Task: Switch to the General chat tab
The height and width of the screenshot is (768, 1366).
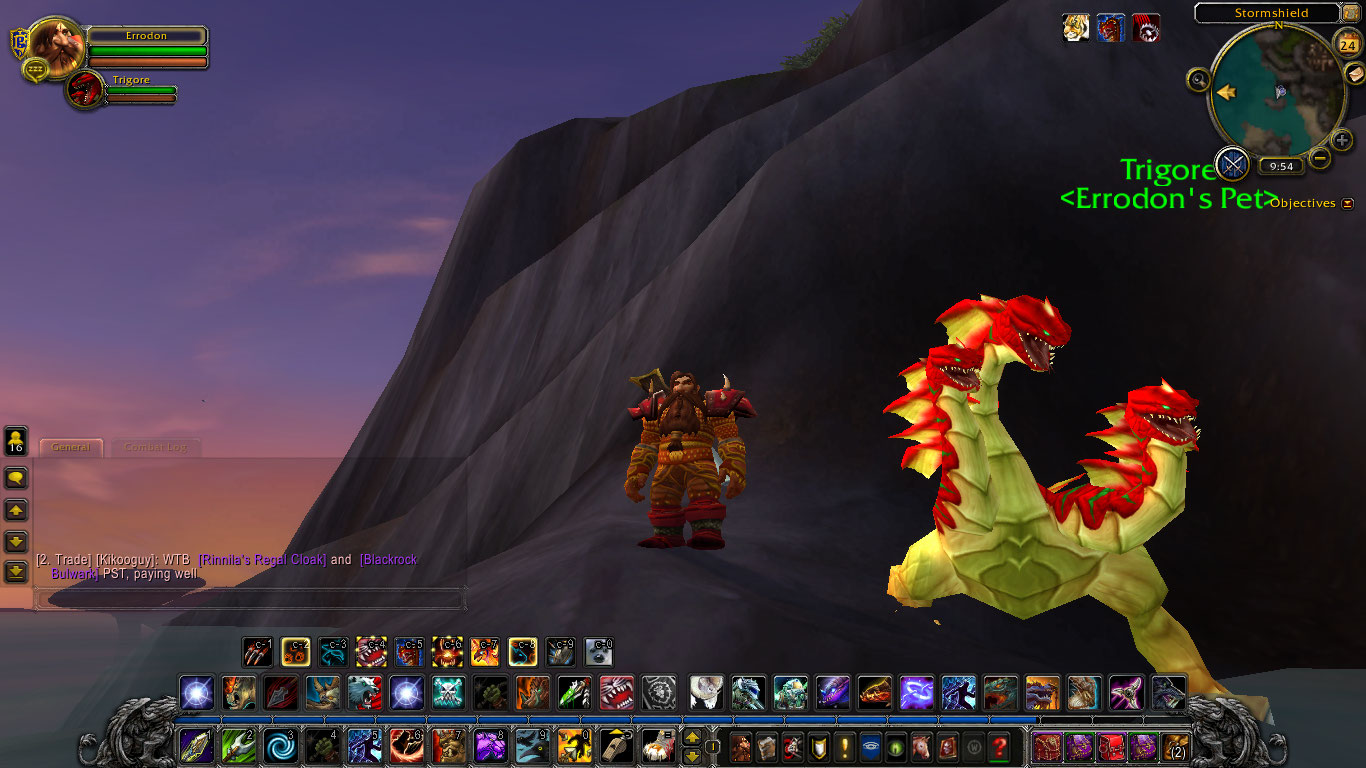Action: click(71, 447)
